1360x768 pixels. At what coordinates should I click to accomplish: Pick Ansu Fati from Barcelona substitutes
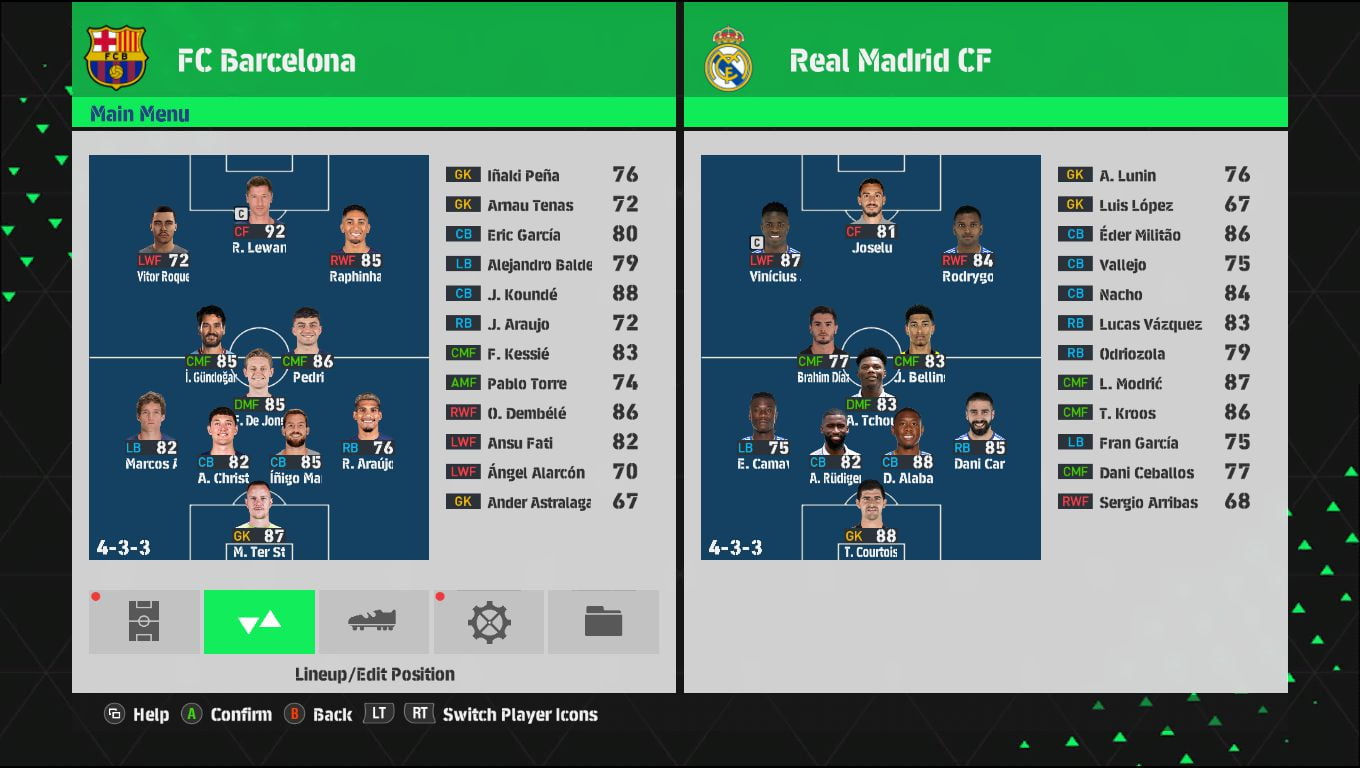click(541, 443)
